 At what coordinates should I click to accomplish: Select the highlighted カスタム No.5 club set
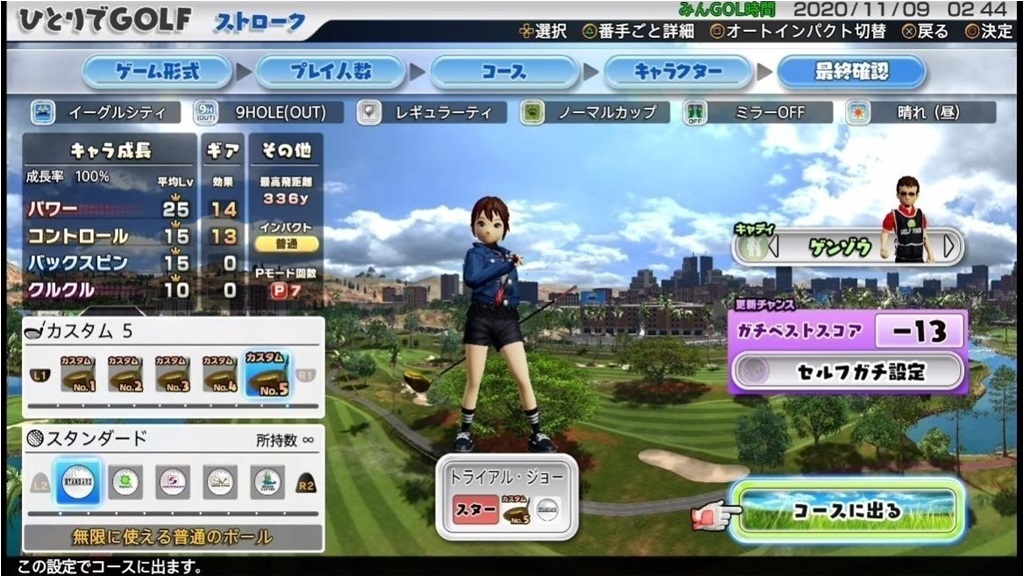point(267,374)
